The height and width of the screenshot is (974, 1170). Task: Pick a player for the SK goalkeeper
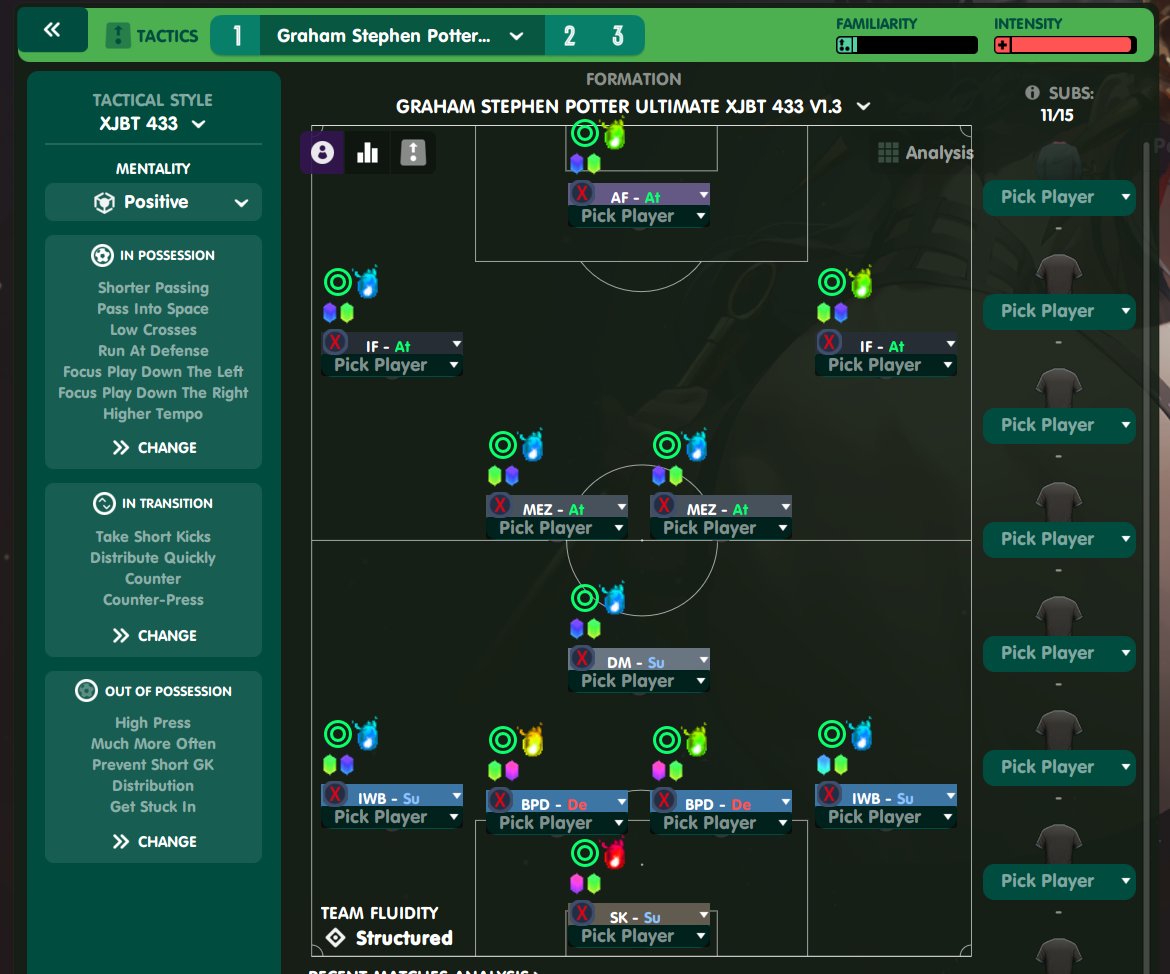coord(639,936)
